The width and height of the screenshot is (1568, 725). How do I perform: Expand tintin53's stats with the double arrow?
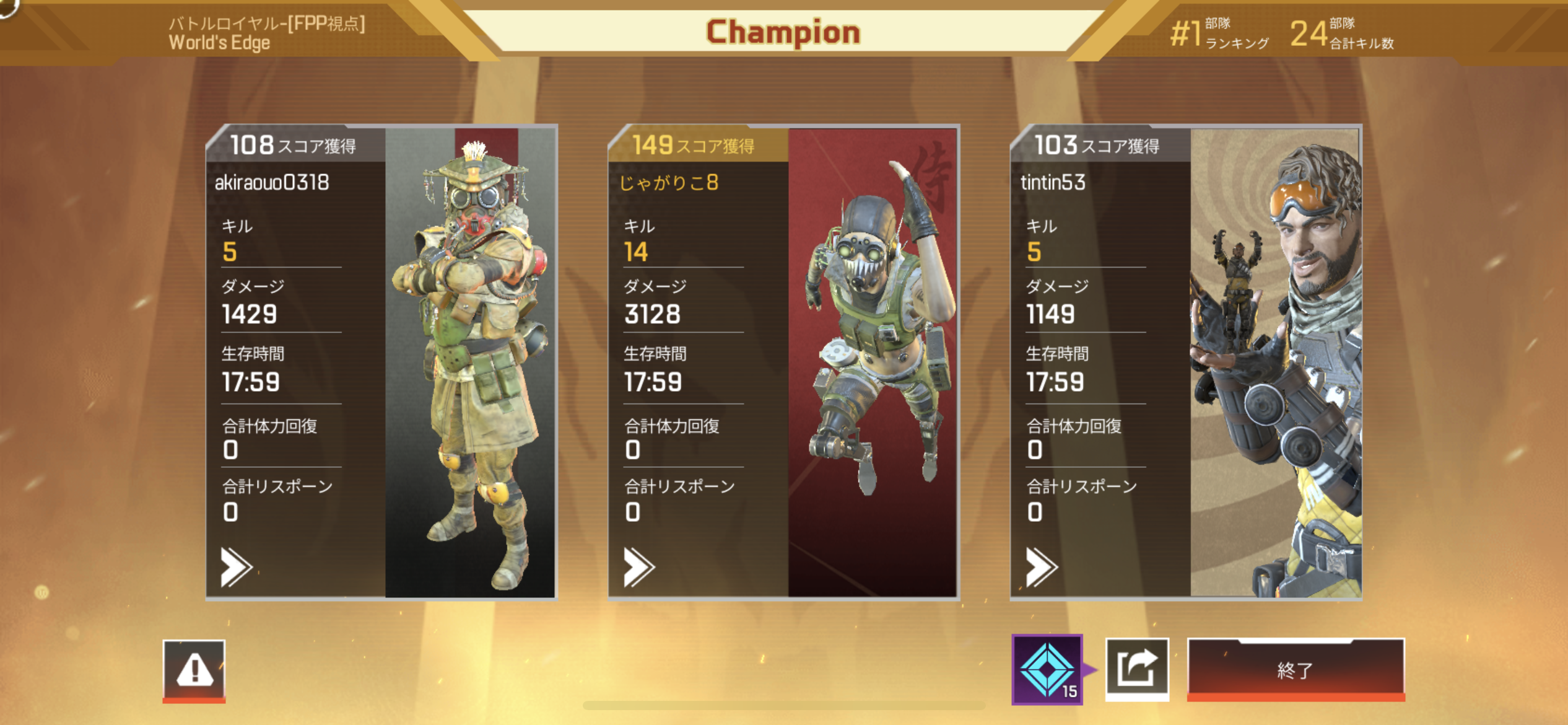(1041, 566)
